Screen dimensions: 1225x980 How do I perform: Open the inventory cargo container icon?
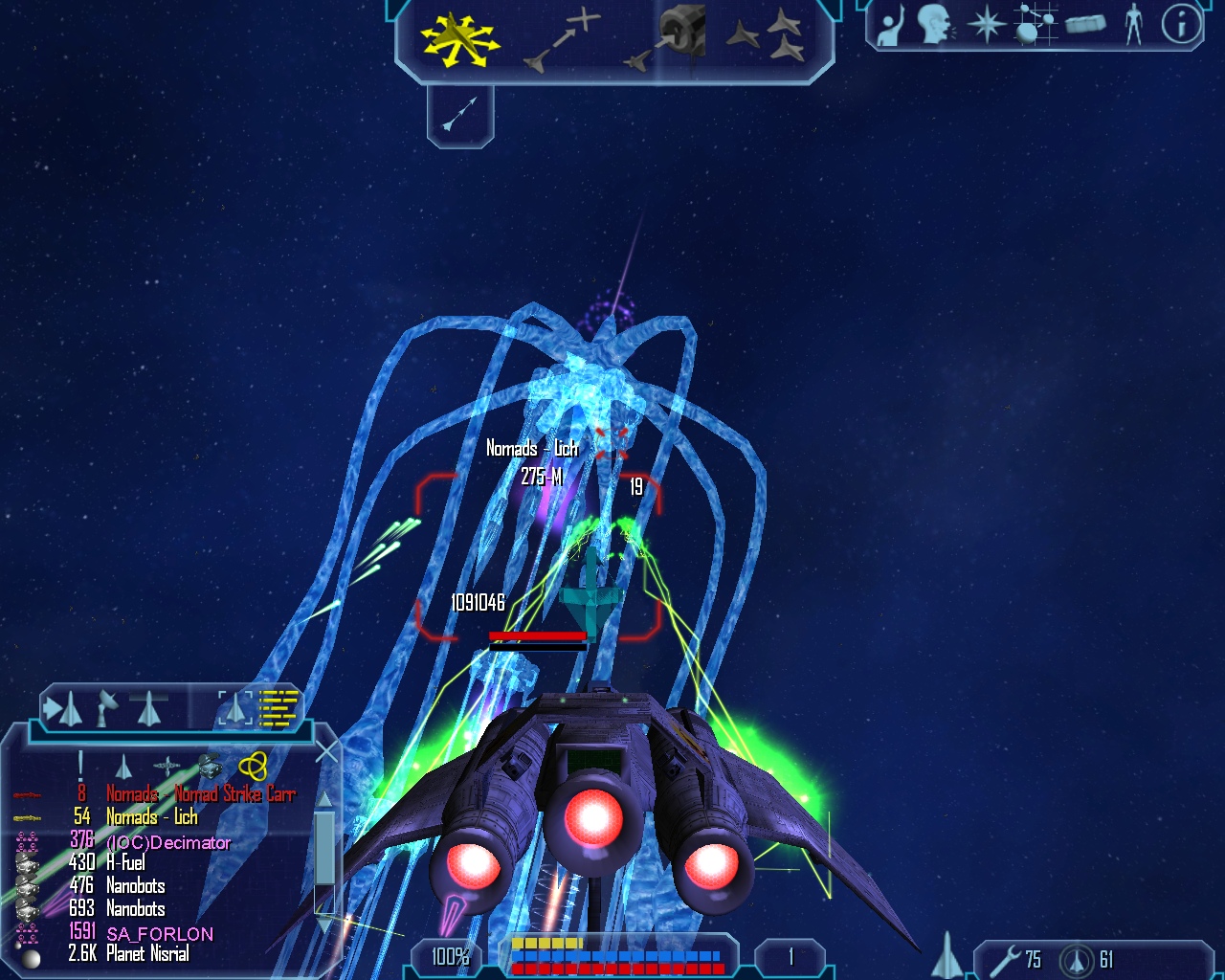pos(1085,25)
